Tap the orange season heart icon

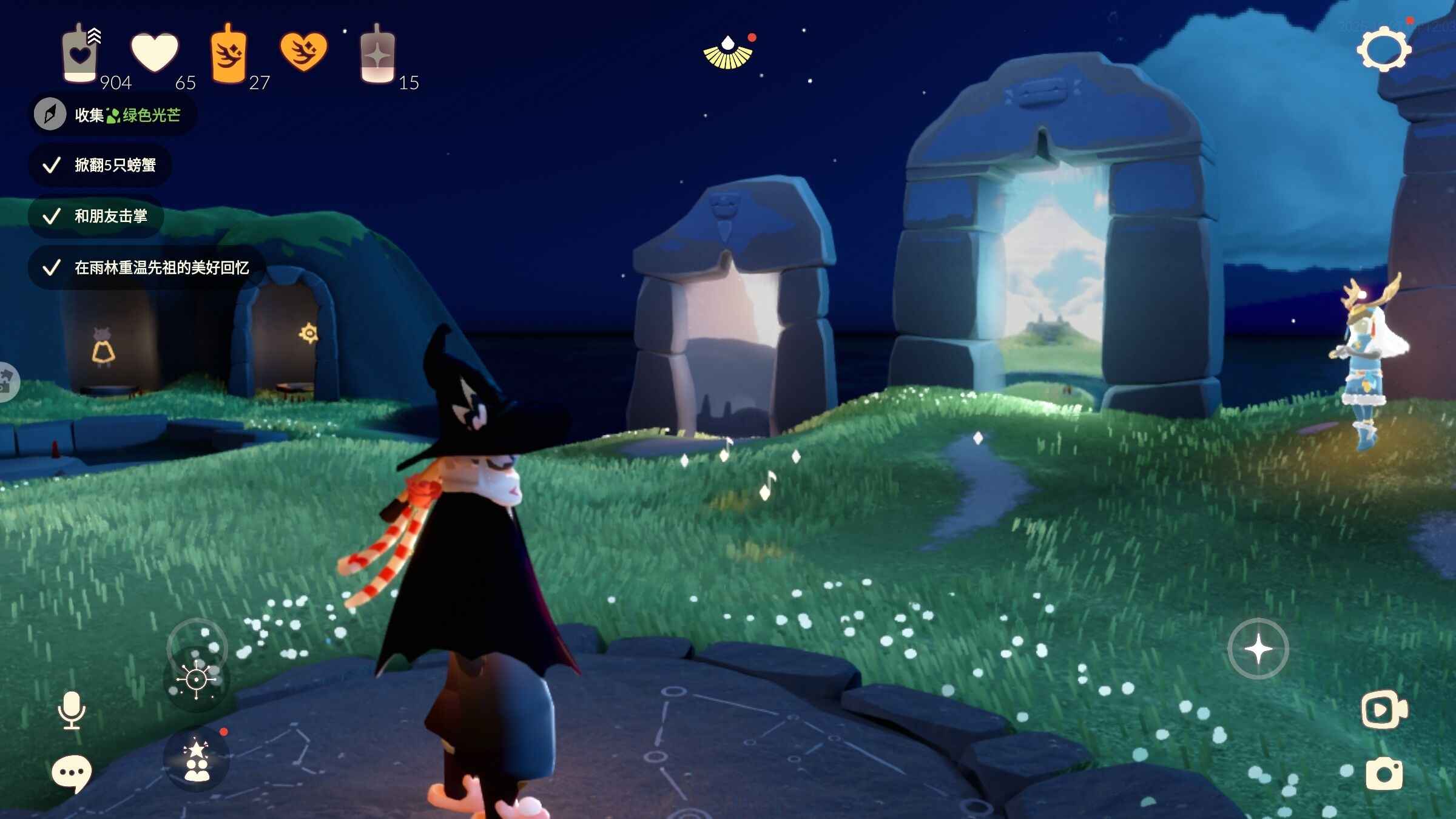303,52
